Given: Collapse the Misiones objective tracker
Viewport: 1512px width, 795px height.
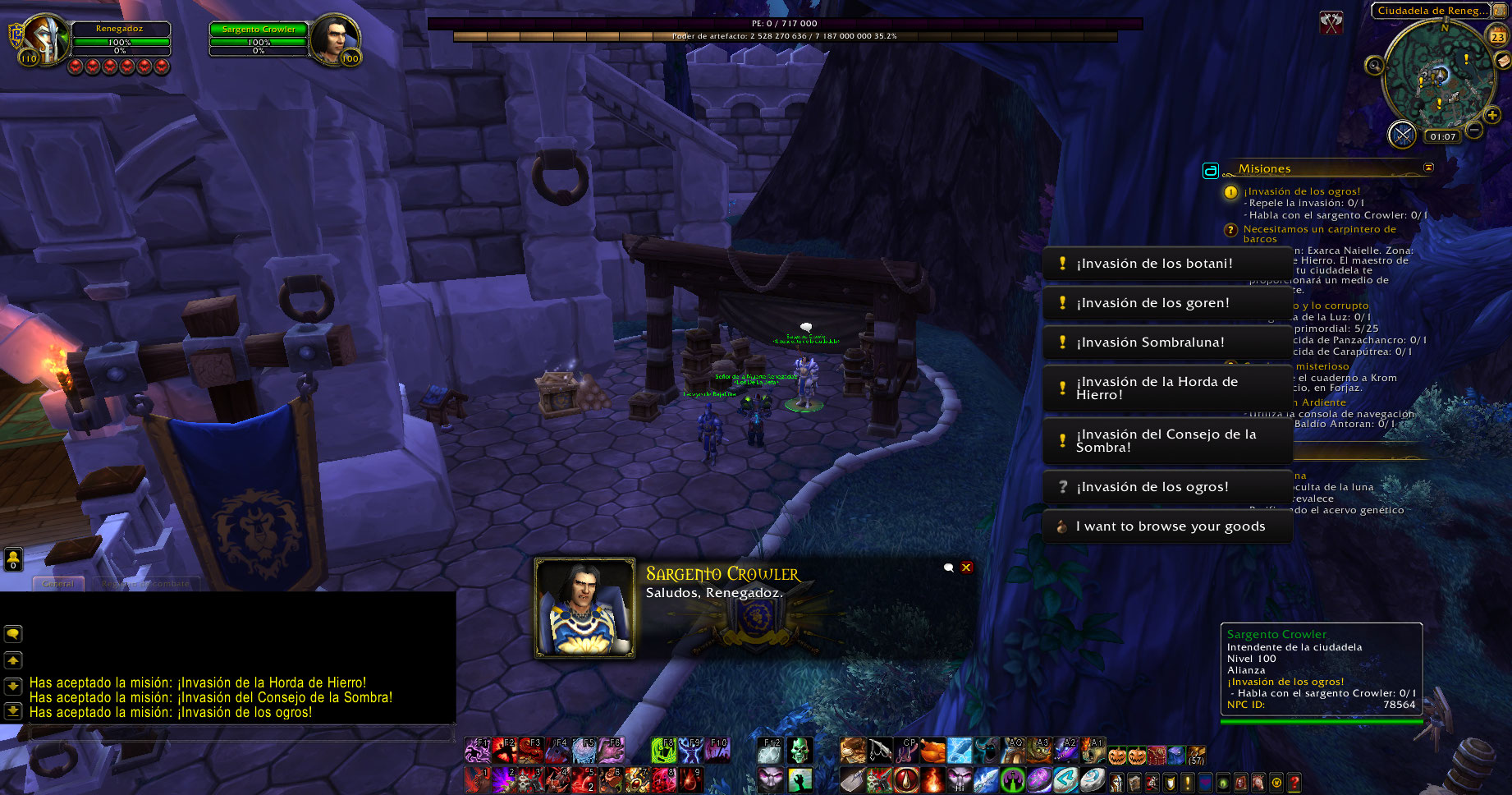Looking at the screenshot, I should (1428, 168).
